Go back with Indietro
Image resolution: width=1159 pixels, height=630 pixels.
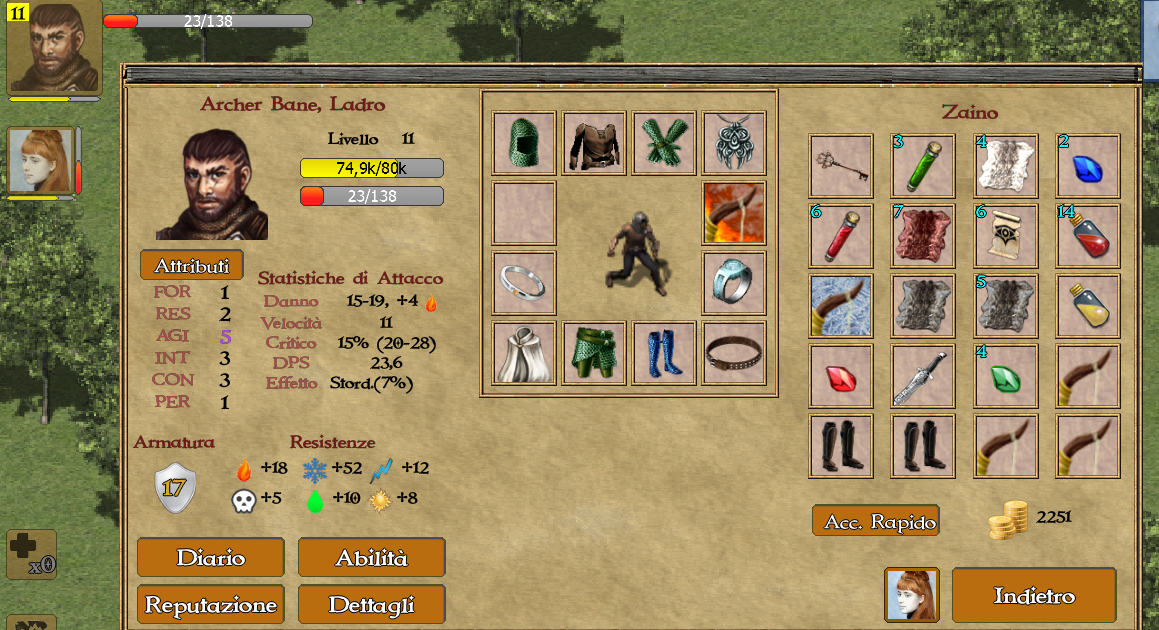click(x=1034, y=596)
